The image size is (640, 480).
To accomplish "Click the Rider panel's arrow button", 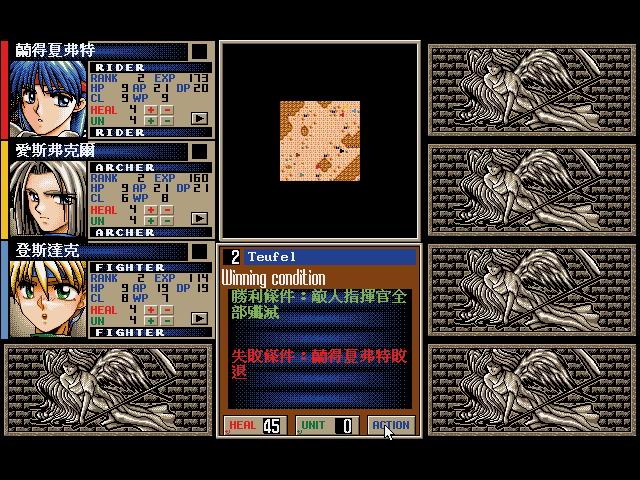I will [199, 118].
